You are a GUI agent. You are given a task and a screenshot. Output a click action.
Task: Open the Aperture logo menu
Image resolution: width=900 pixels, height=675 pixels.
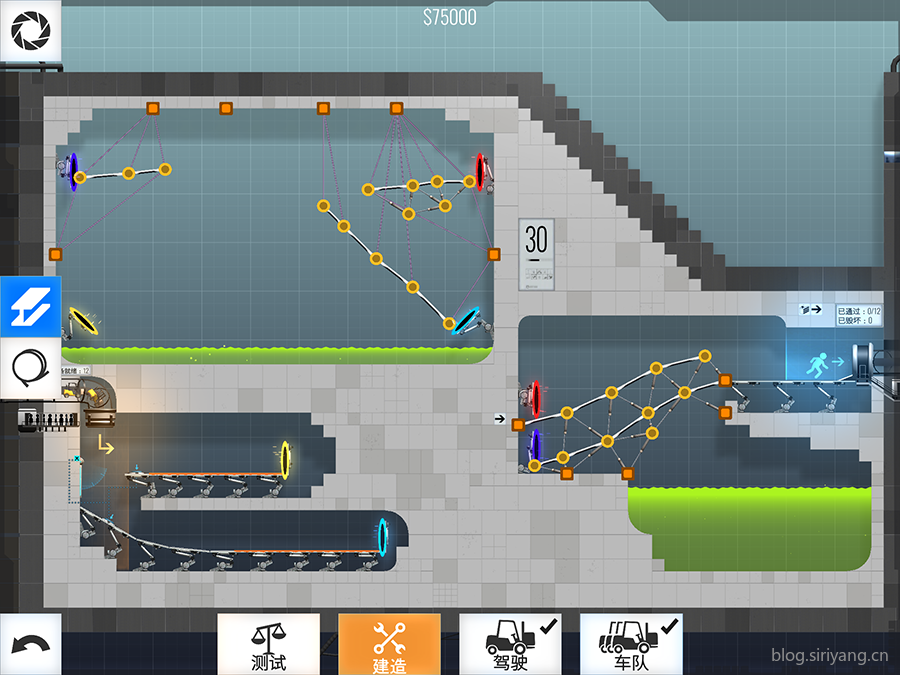30,31
